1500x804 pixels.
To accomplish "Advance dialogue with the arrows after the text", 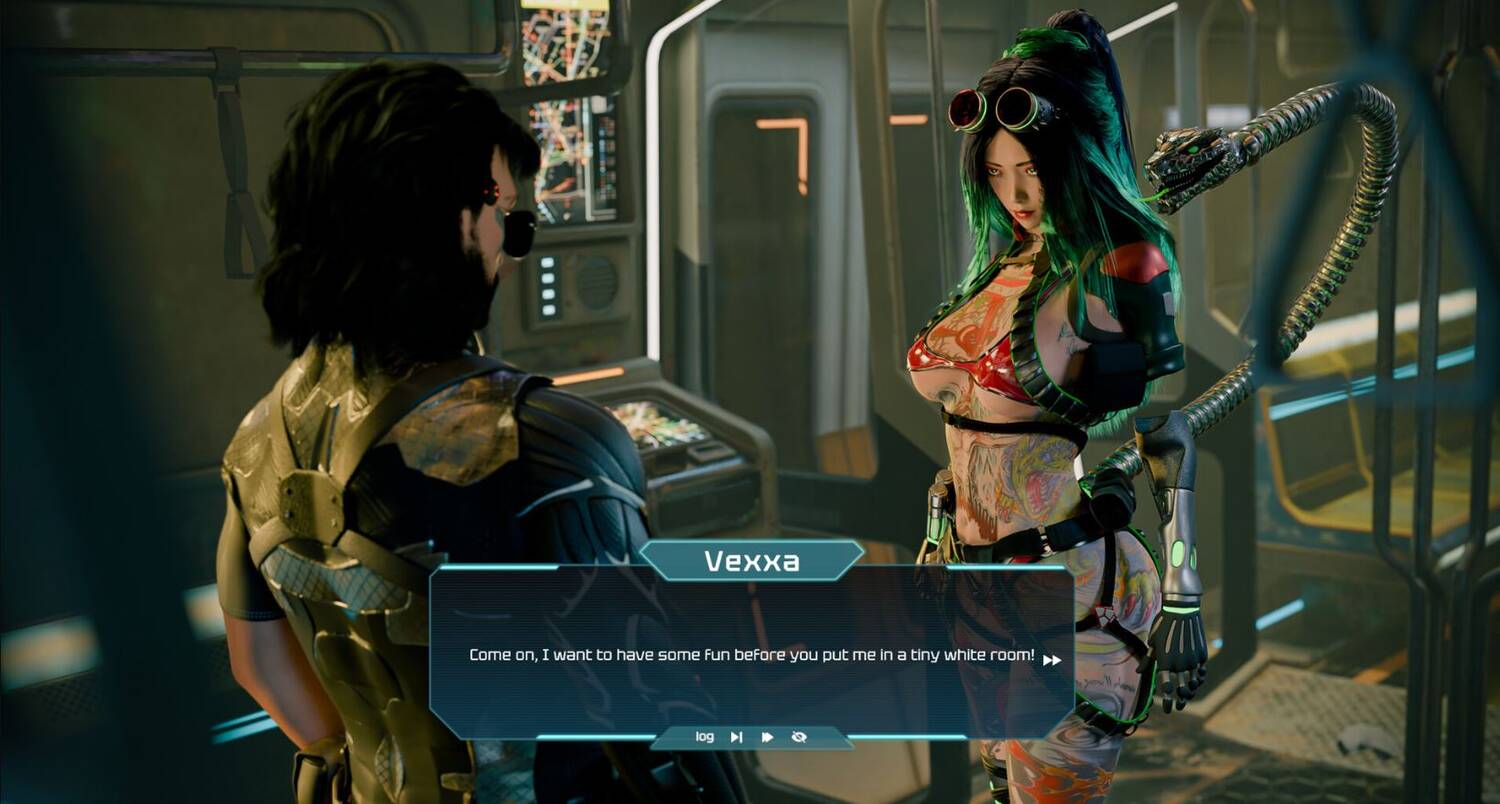I will pyautogui.click(x=1052, y=660).
